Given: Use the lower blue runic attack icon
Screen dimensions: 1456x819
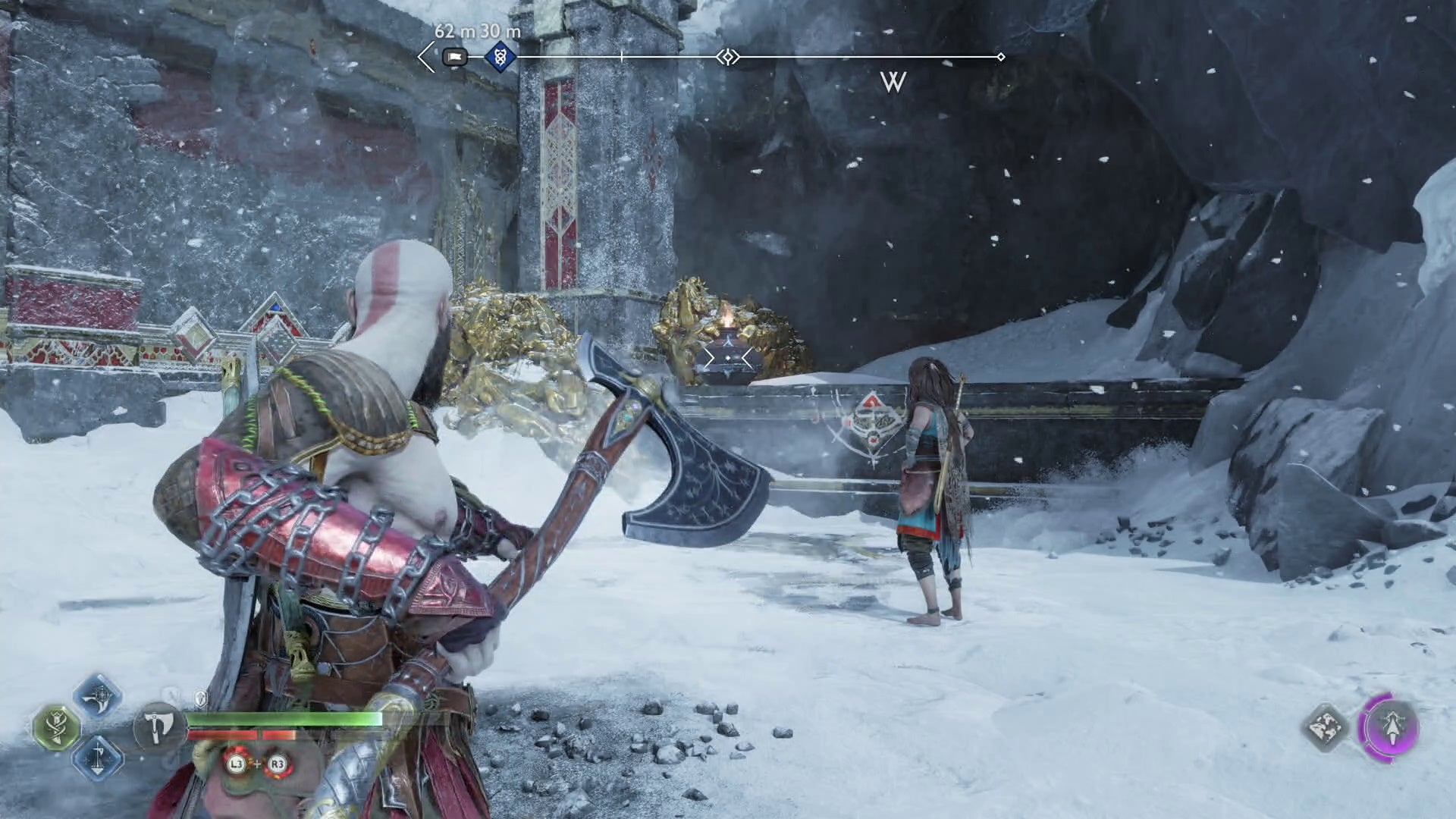Looking at the screenshot, I should coord(99,758).
